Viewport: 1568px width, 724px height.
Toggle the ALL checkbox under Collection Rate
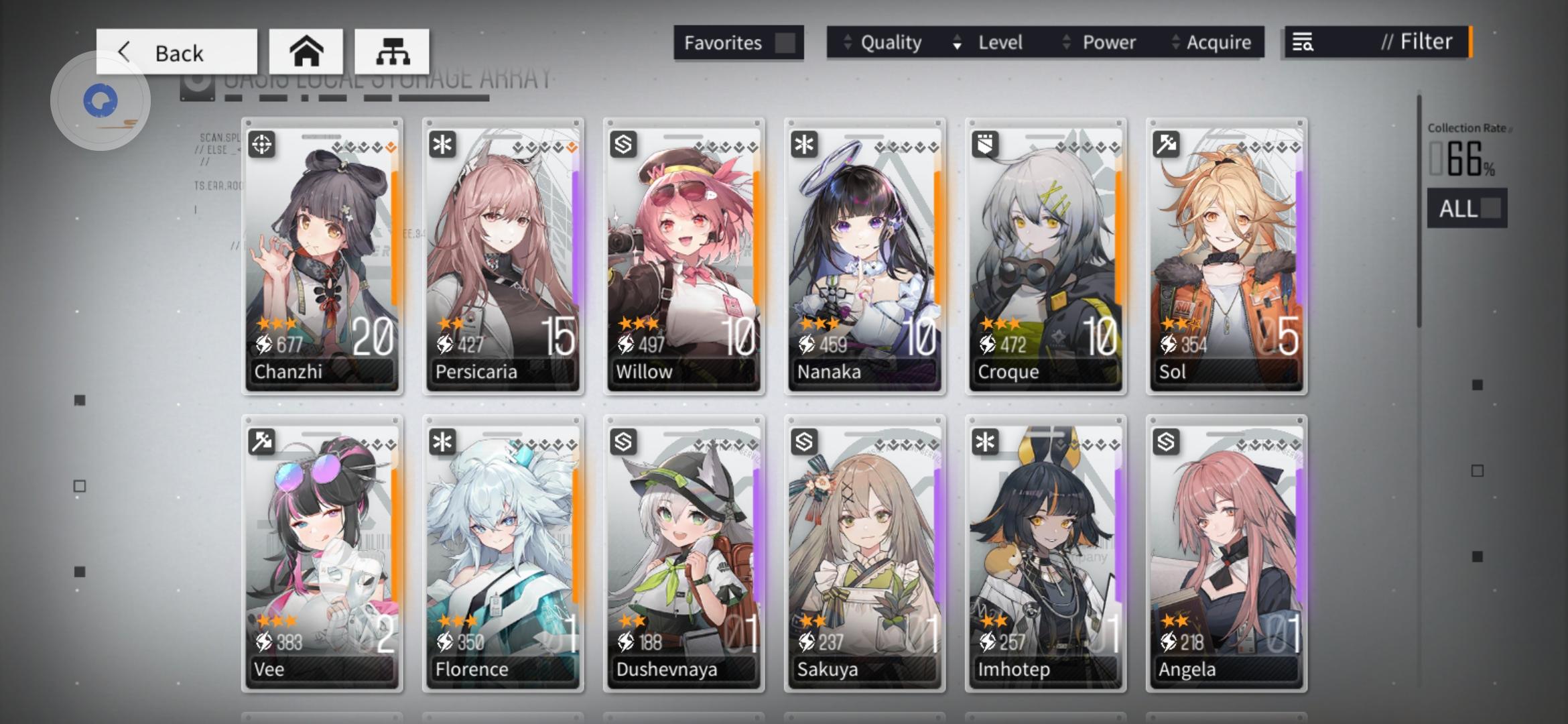coord(1491,208)
